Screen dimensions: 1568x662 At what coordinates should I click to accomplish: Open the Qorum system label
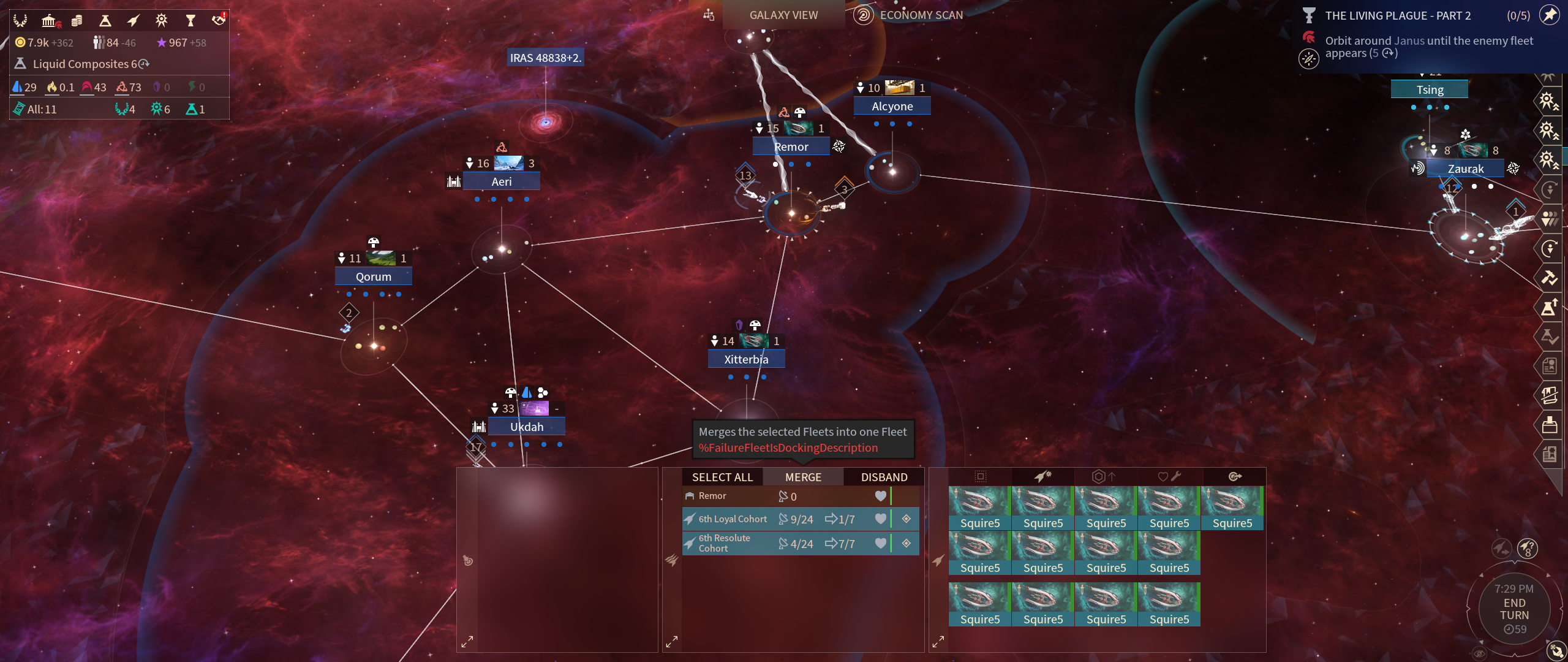[373, 276]
